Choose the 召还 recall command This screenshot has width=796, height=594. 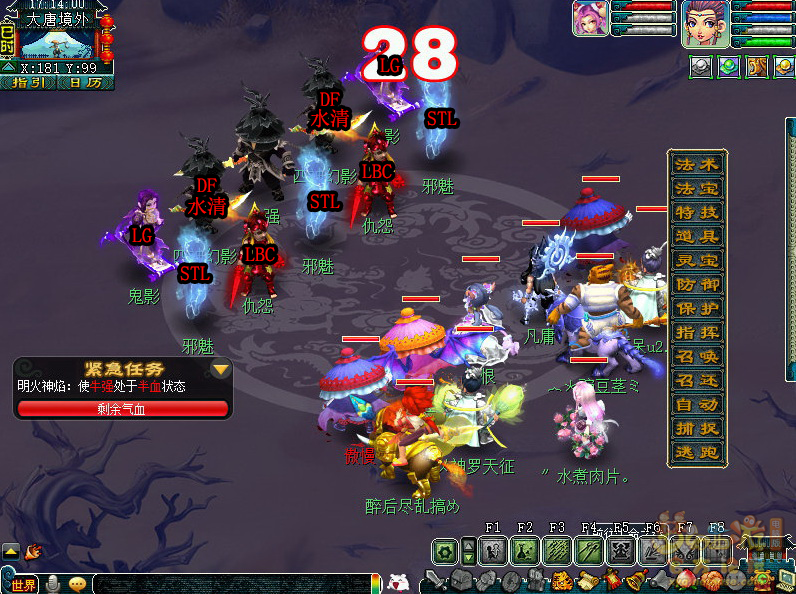[697, 381]
